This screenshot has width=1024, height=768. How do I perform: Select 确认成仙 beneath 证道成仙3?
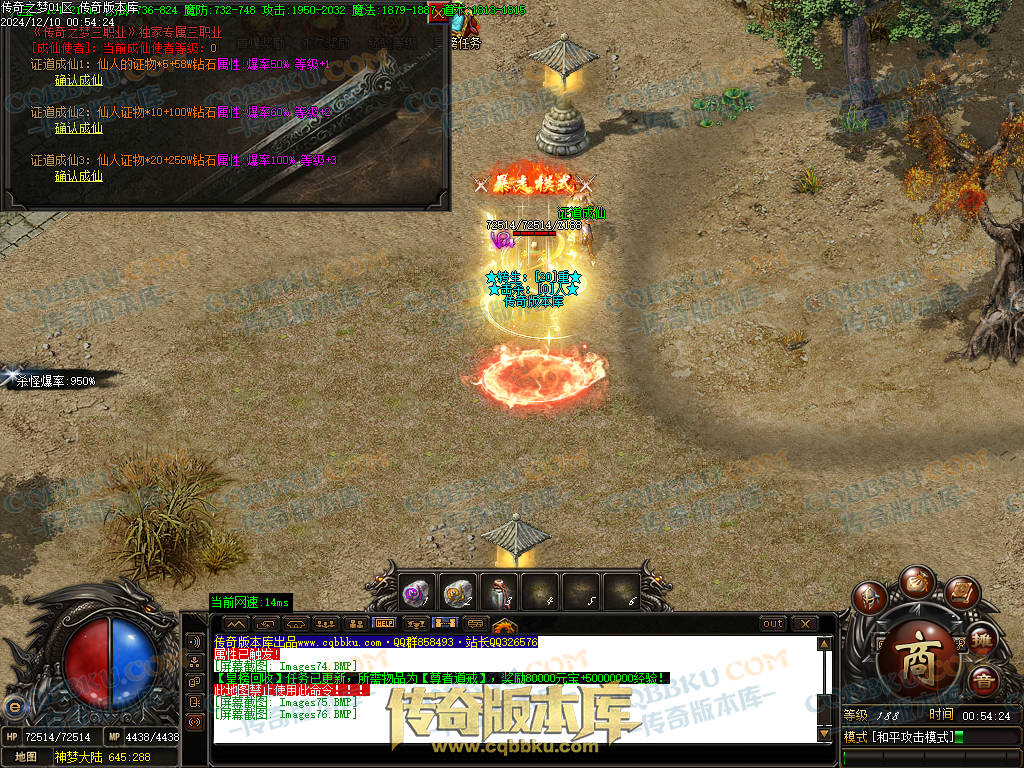point(79,176)
